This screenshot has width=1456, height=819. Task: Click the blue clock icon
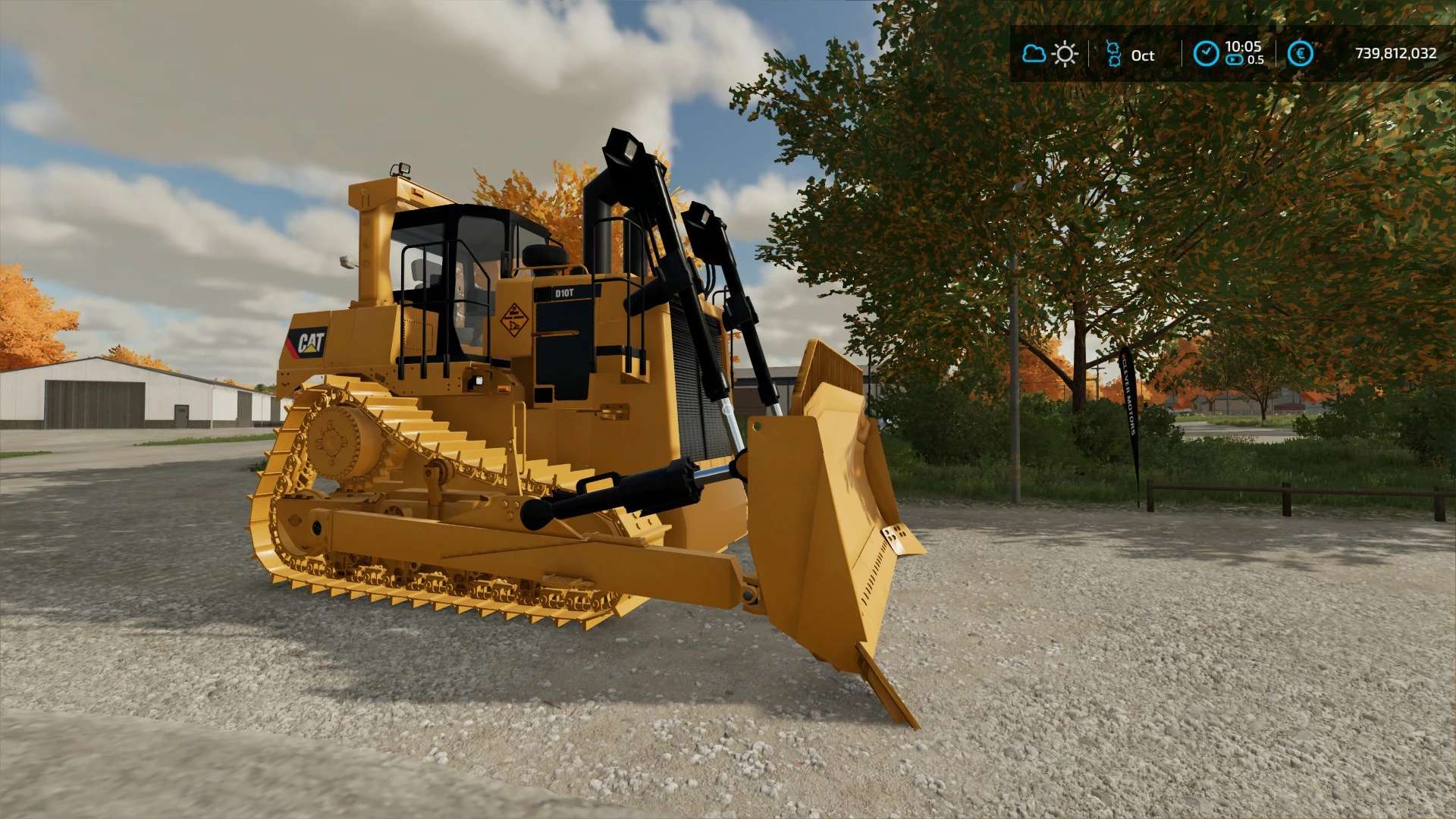click(1206, 54)
